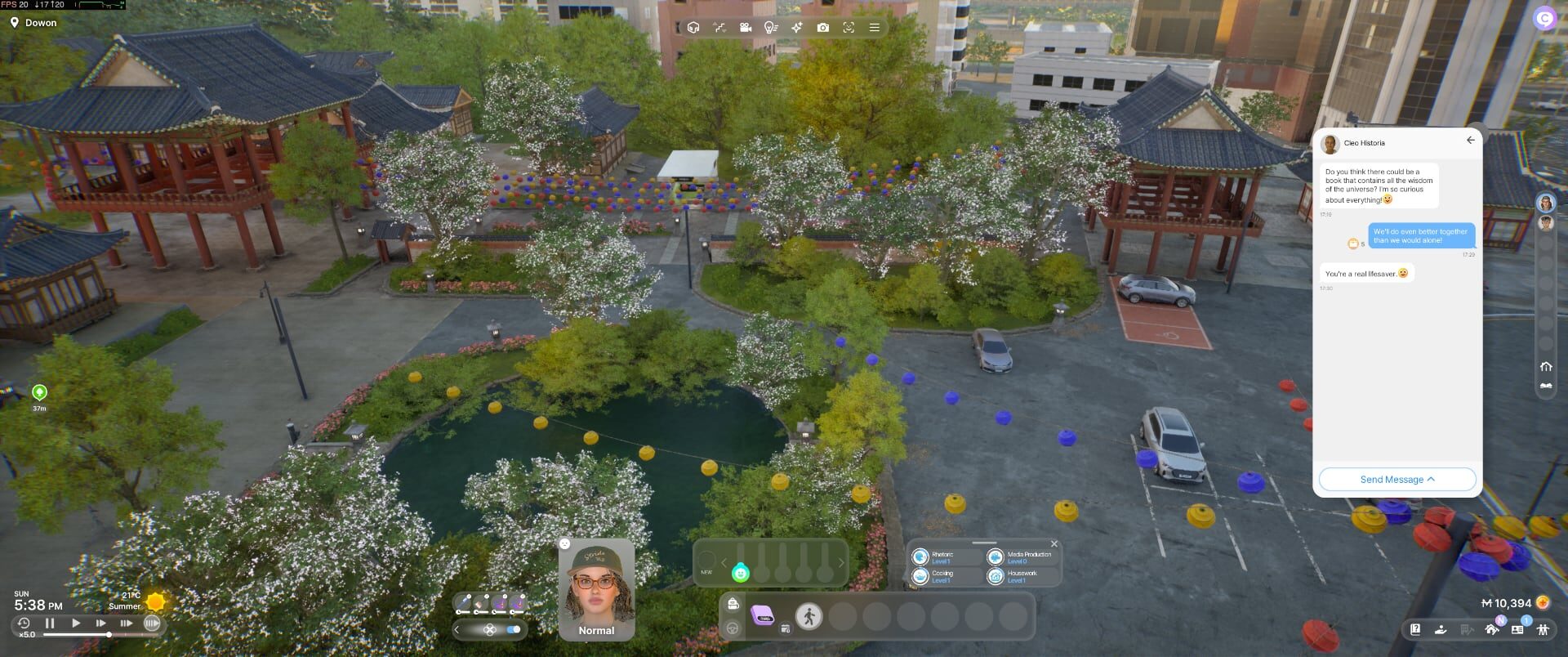This screenshot has width=1568, height=657.
Task: Go back from Cleo Historia chat
Action: tap(1470, 141)
